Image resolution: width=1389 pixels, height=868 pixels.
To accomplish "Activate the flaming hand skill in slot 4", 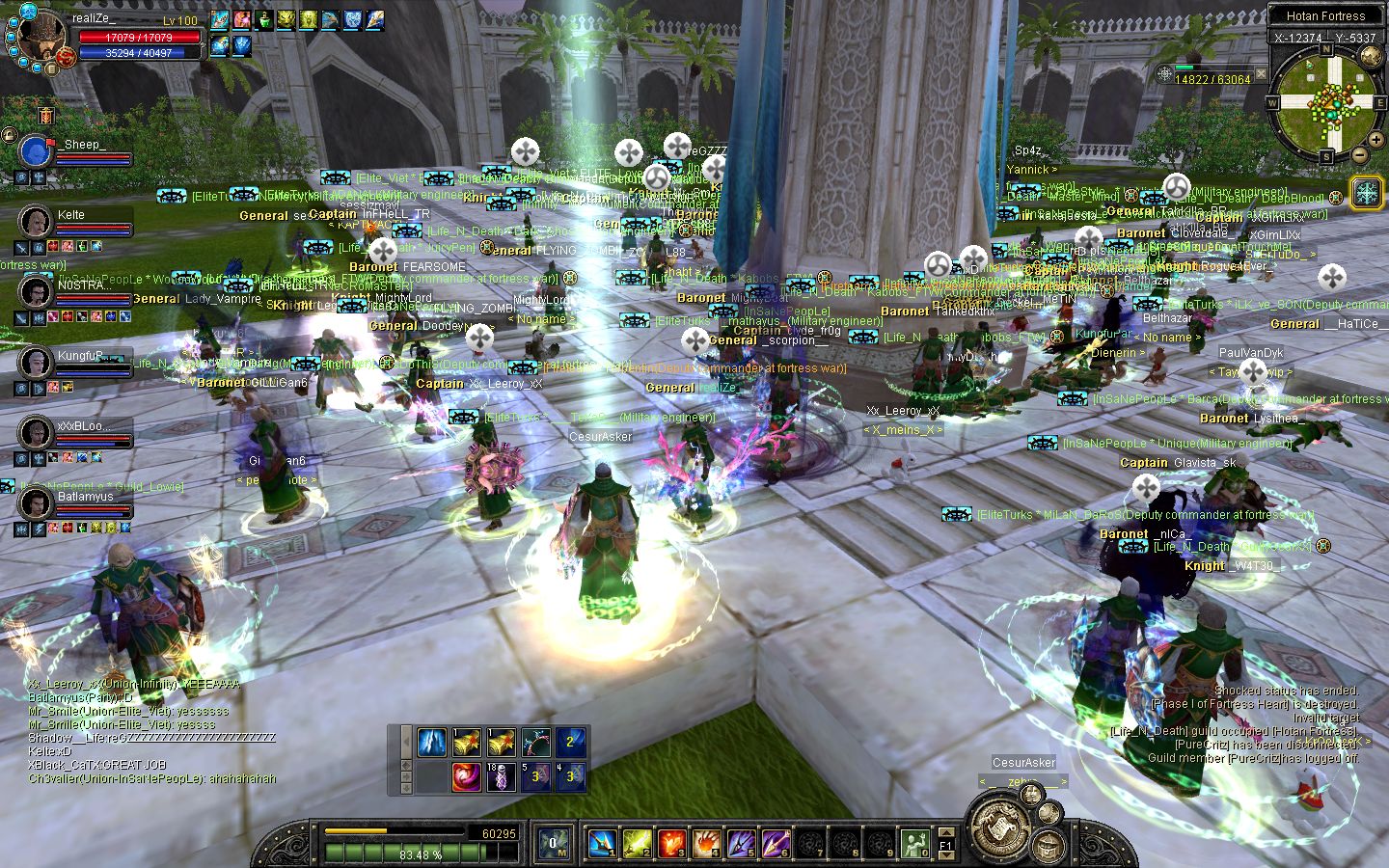I will pos(706,844).
